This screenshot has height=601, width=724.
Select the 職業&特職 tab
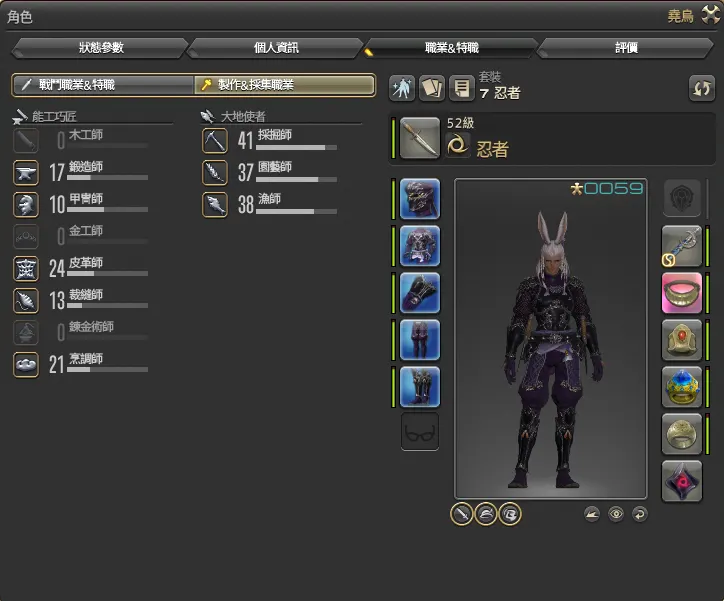click(452, 48)
